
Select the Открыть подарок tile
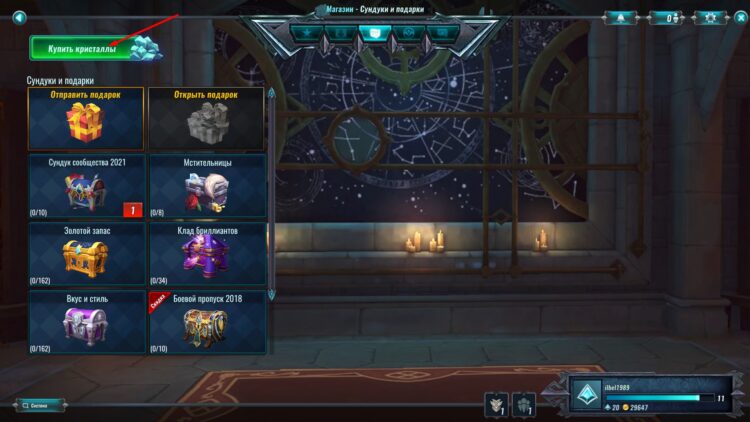point(207,117)
